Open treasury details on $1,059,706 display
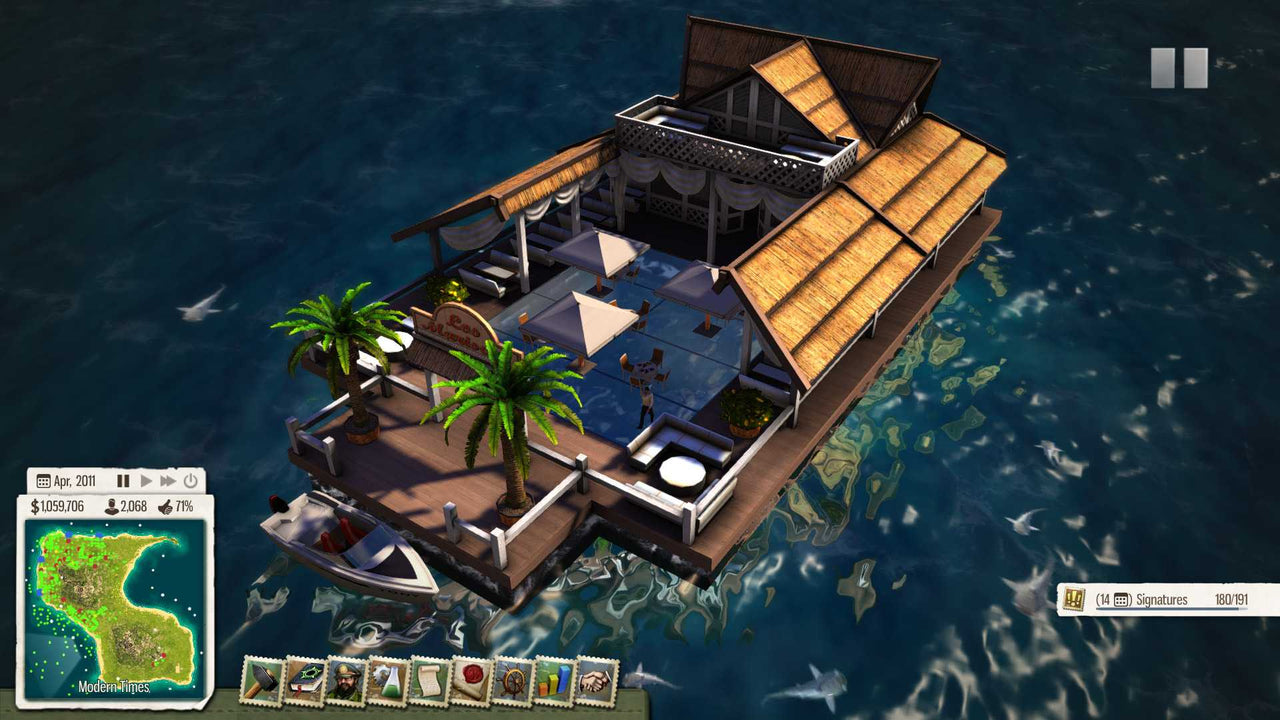Screen dimensions: 1280x720 [59, 505]
